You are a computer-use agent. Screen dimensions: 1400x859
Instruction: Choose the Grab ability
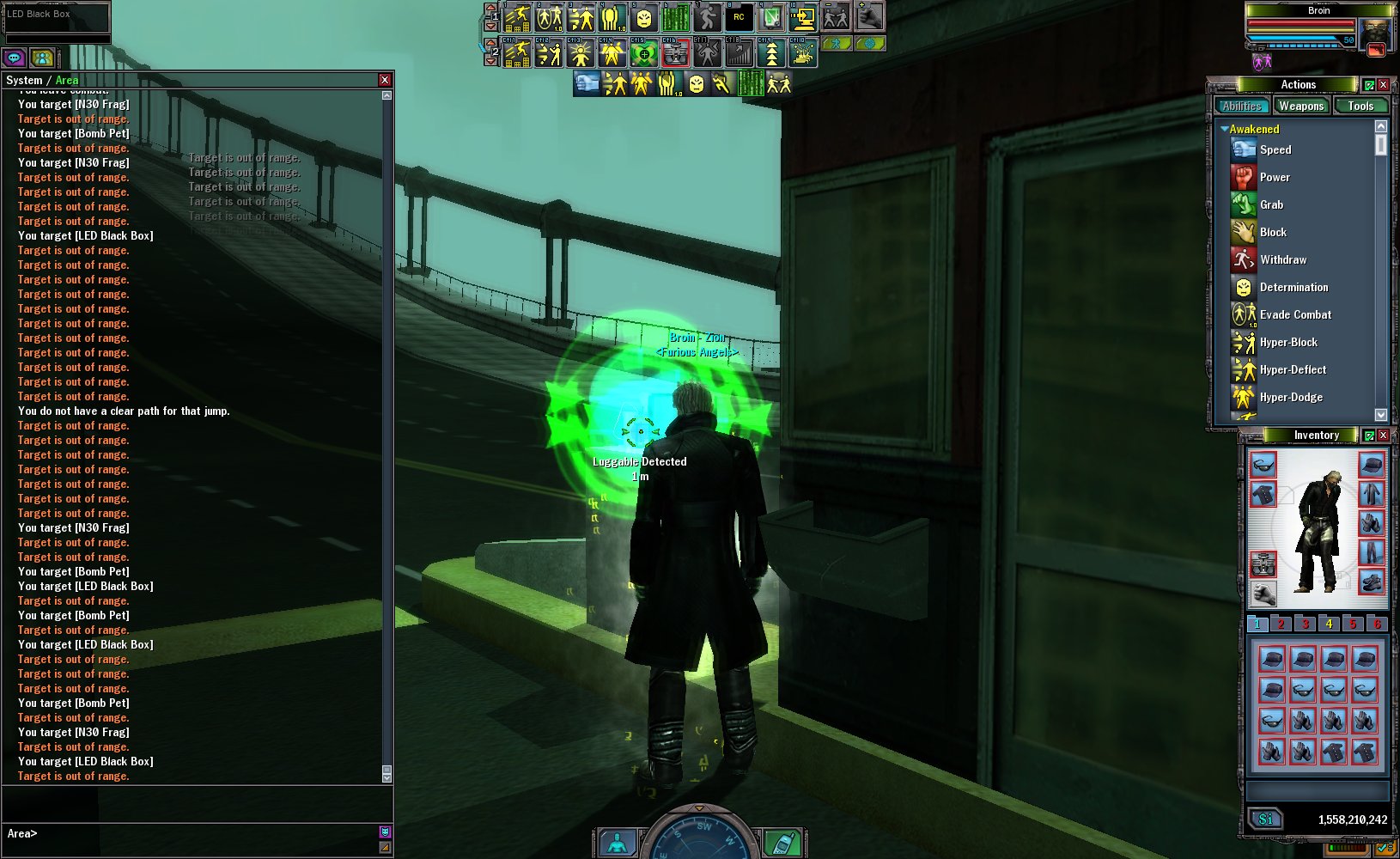tap(1271, 205)
